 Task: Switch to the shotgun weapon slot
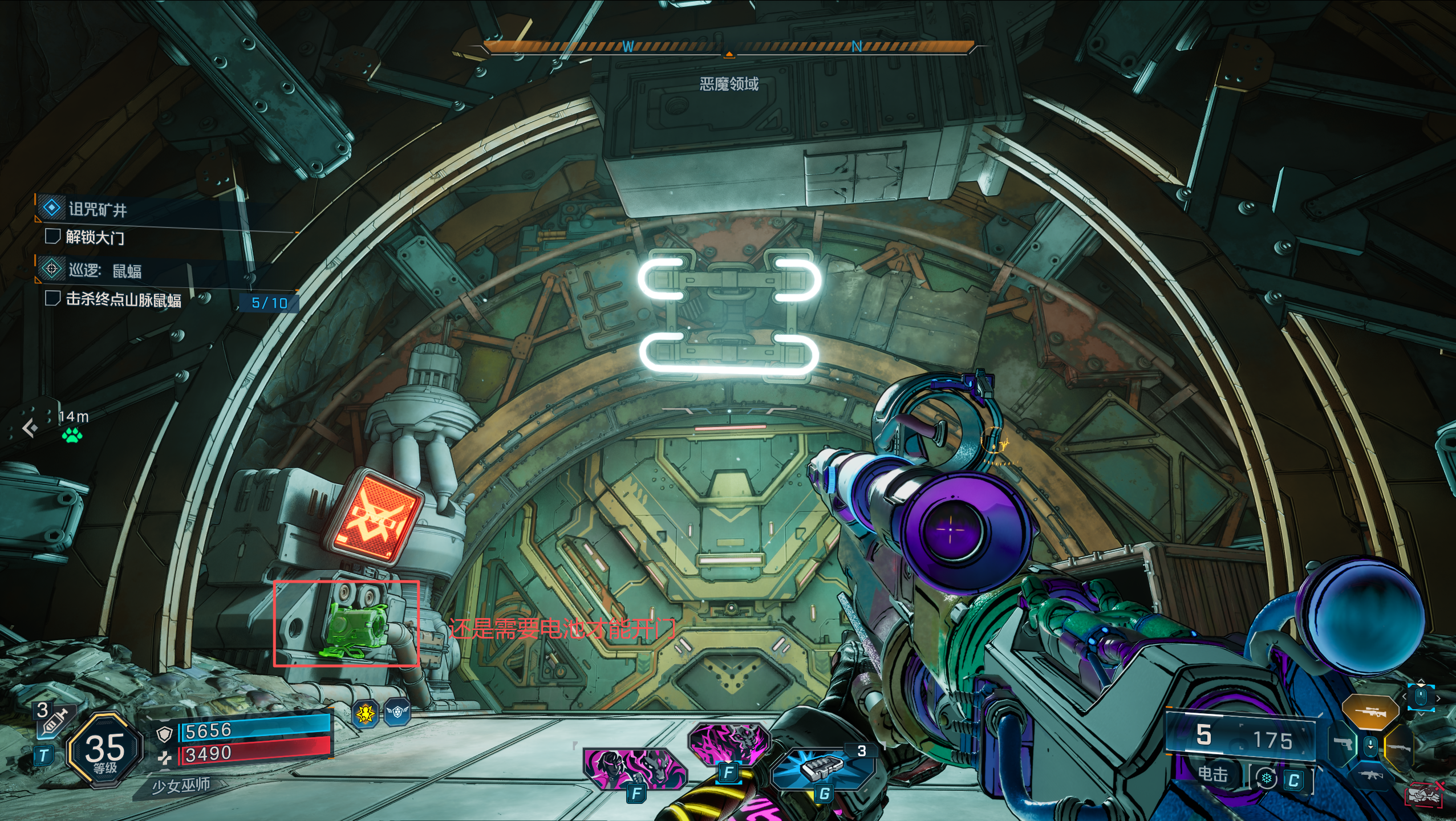tap(1401, 746)
